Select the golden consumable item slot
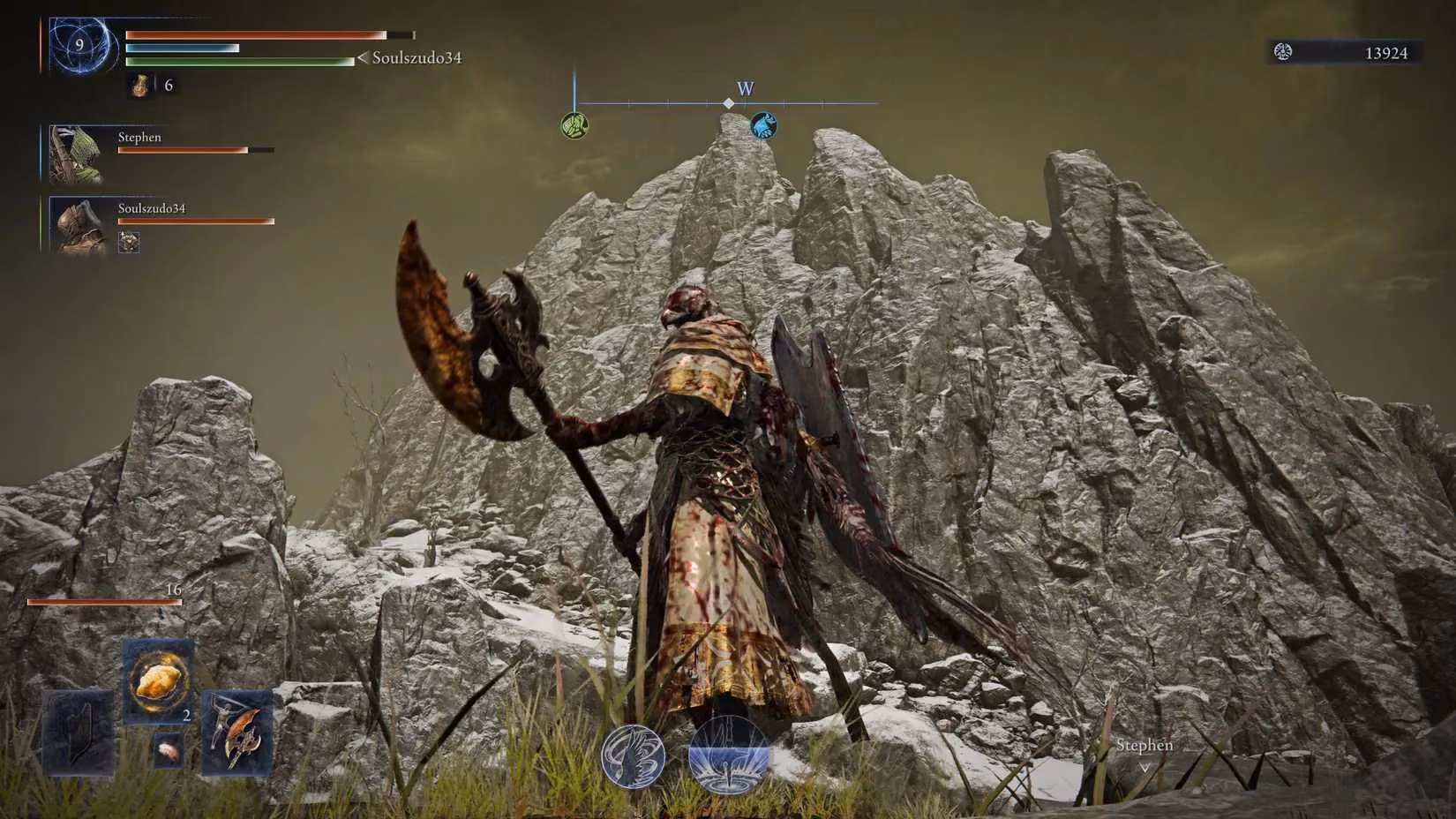 tap(159, 681)
